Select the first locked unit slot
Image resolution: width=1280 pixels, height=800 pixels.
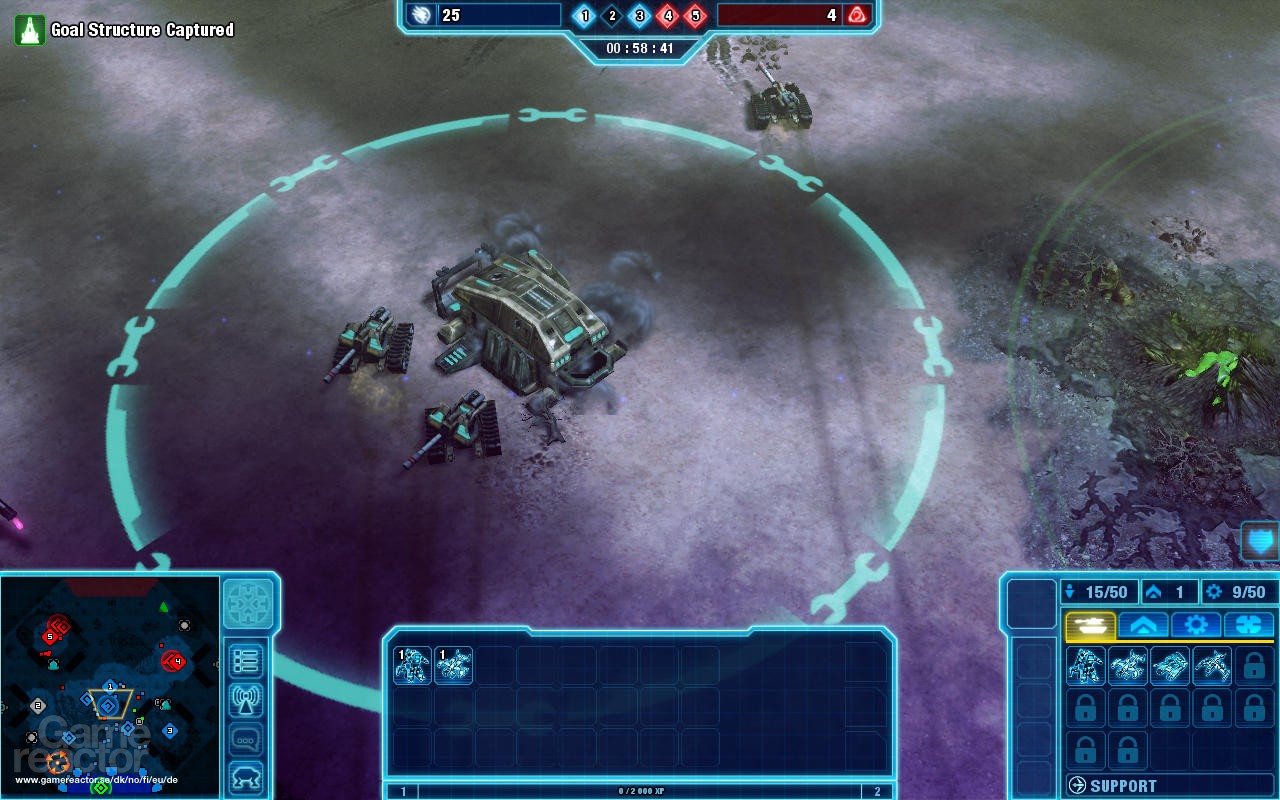pos(1253,665)
